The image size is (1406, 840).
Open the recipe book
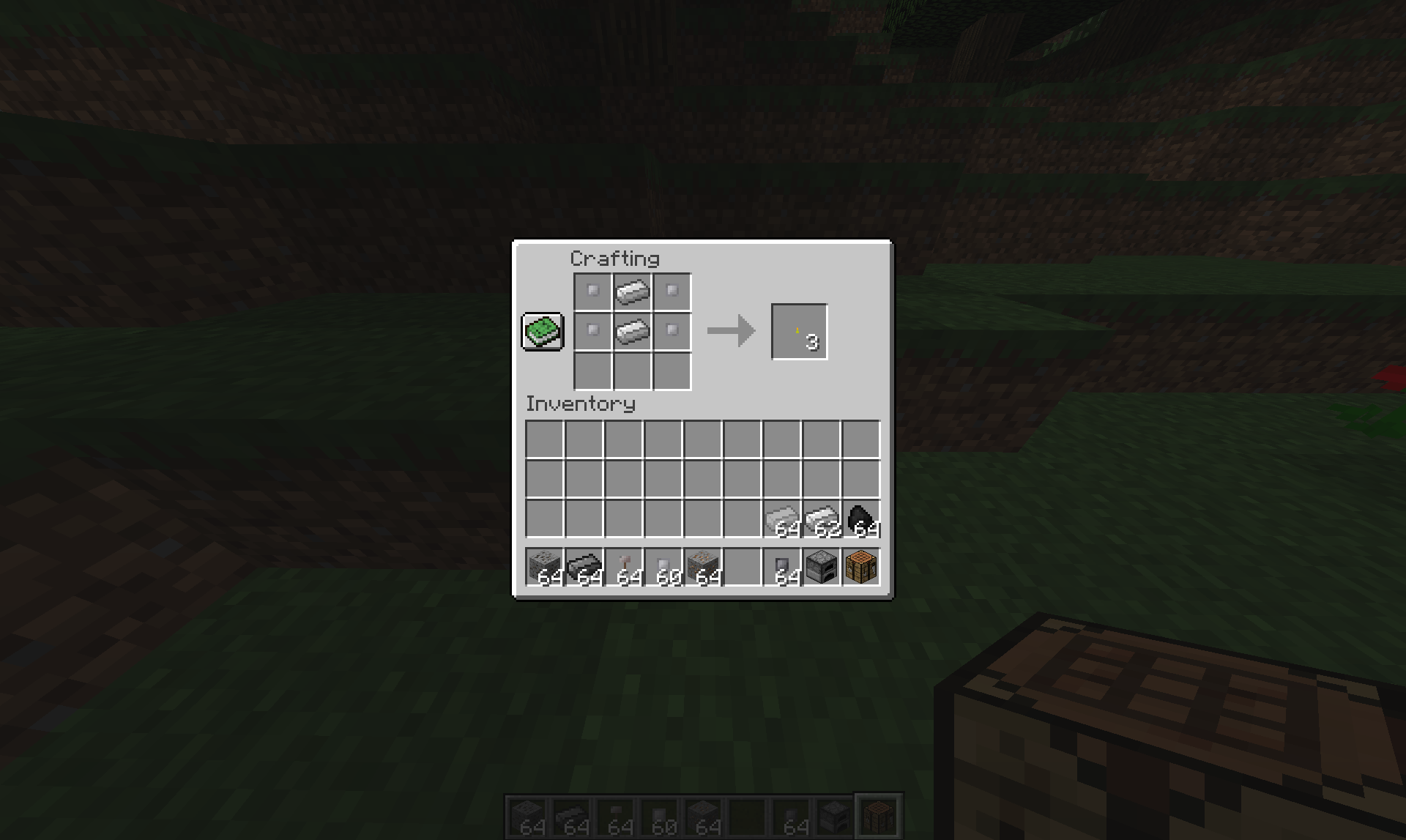[x=542, y=332]
